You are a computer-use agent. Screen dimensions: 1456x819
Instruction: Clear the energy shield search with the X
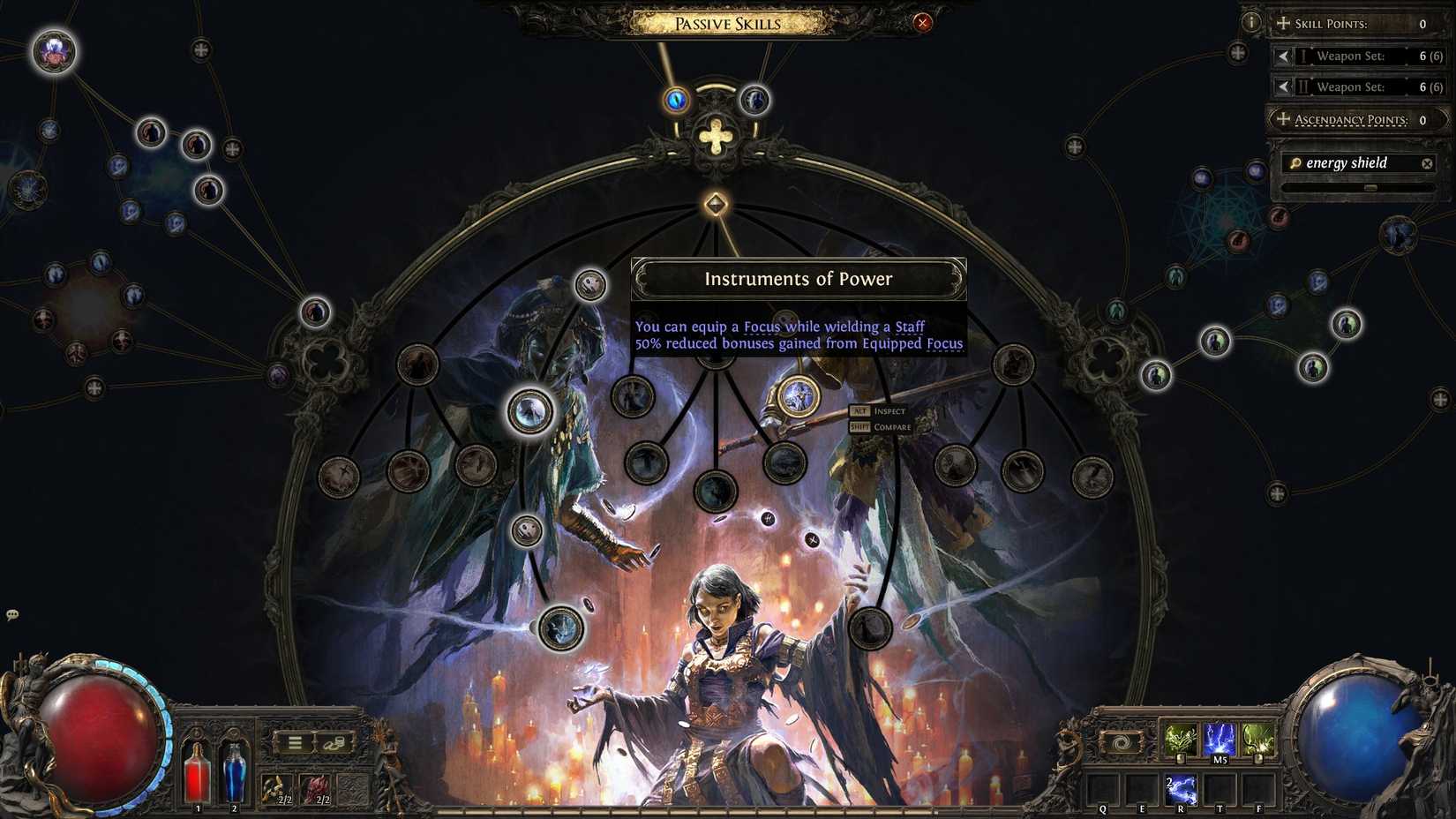(x=1427, y=162)
